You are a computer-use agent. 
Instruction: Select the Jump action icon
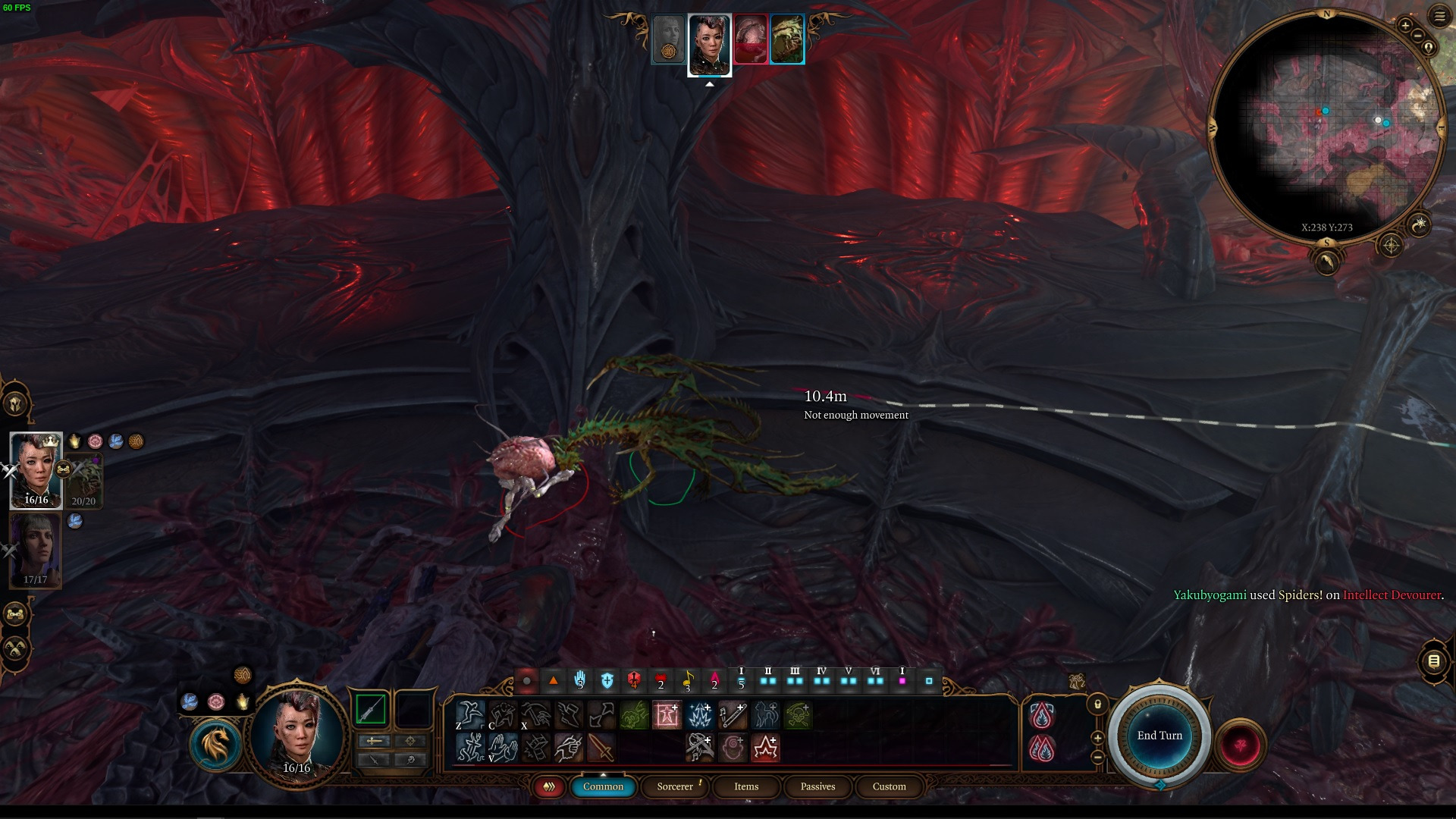469,715
